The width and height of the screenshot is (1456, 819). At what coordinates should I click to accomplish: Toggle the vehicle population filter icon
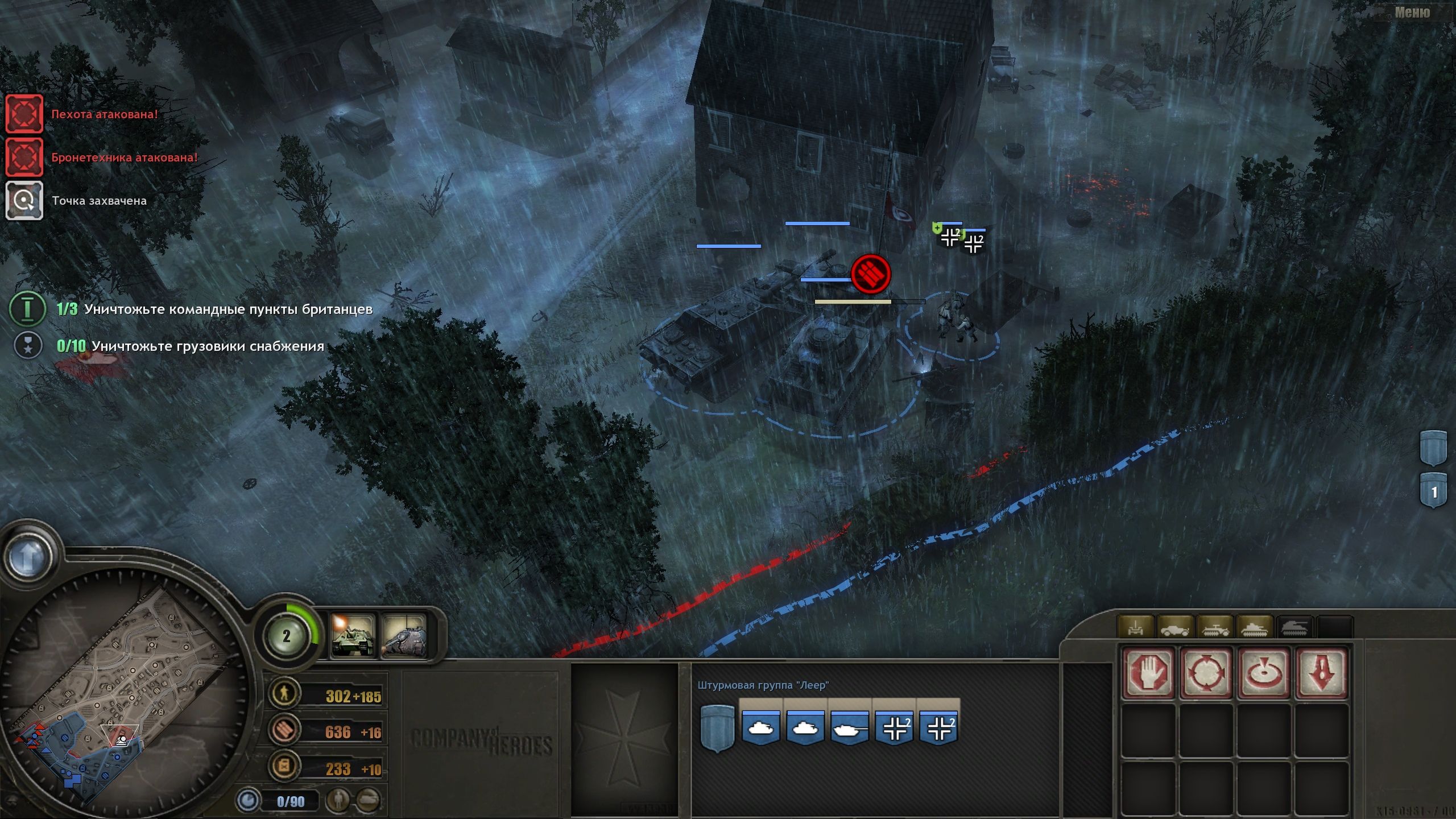[367, 799]
